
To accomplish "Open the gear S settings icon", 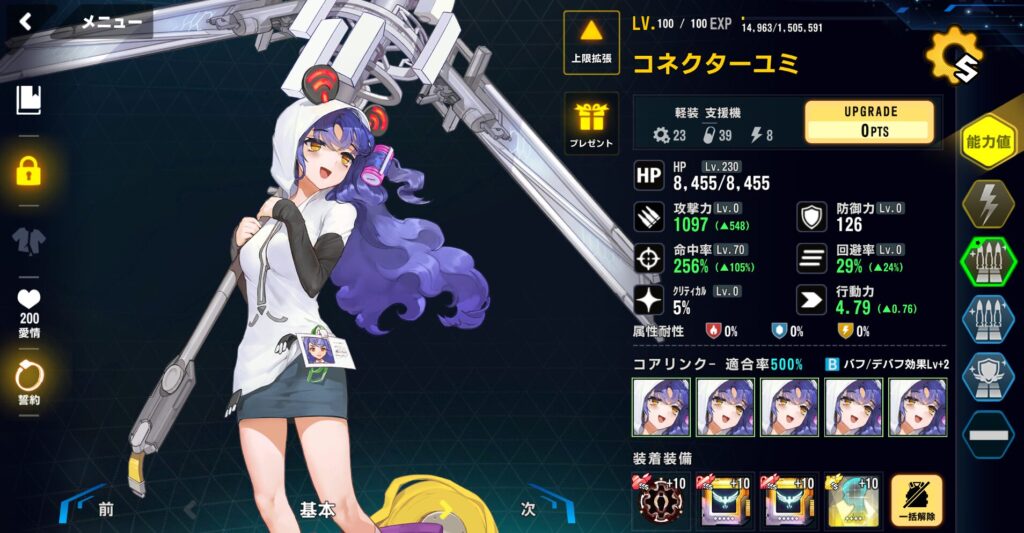I will pos(952,57).
